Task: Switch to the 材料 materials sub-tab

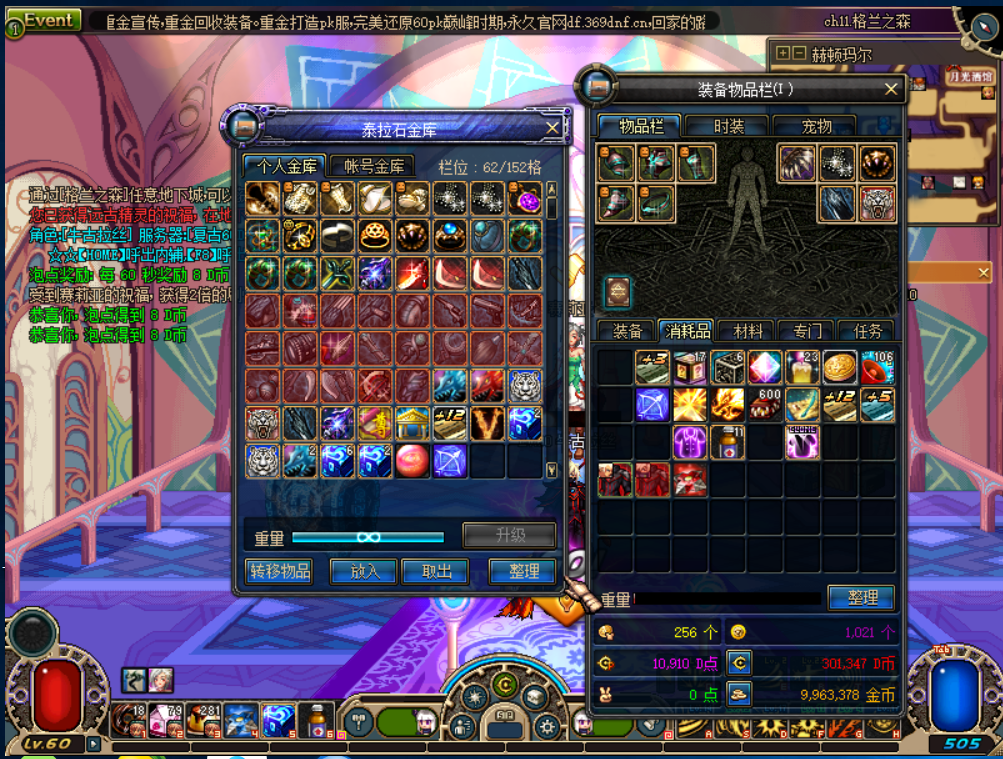Action: [x=747, y=331]
